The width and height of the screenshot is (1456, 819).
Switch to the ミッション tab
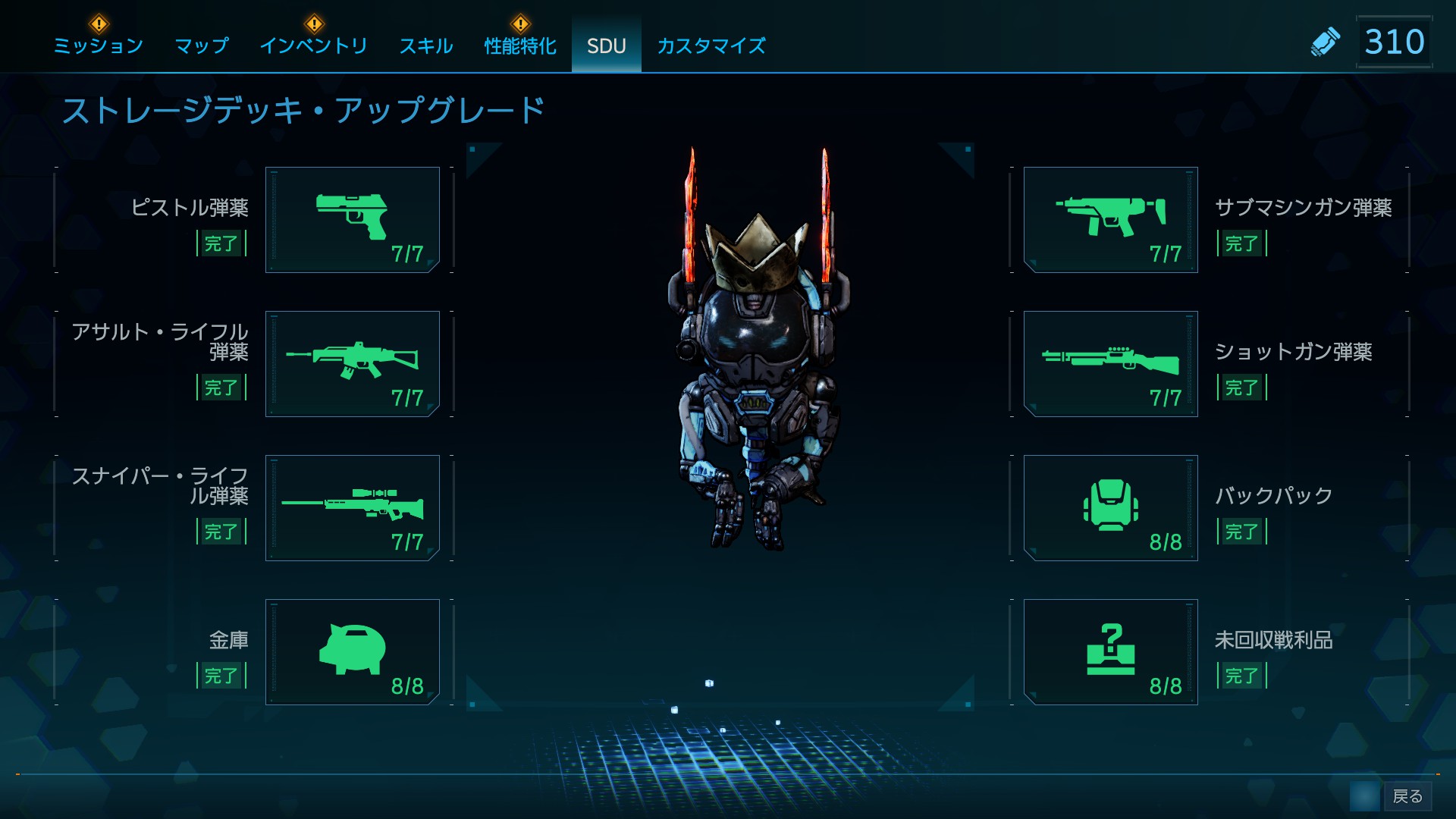click(99, 46)
